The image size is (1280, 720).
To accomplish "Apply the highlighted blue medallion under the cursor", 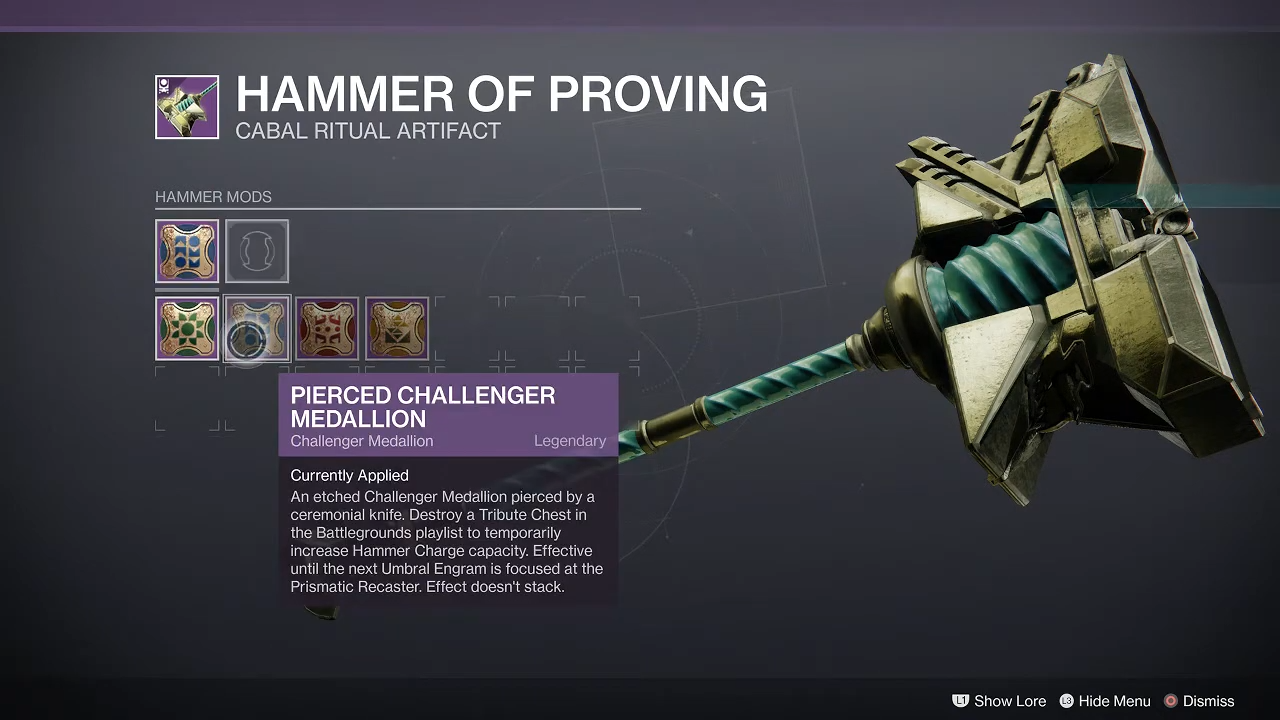I will point(257,328).
